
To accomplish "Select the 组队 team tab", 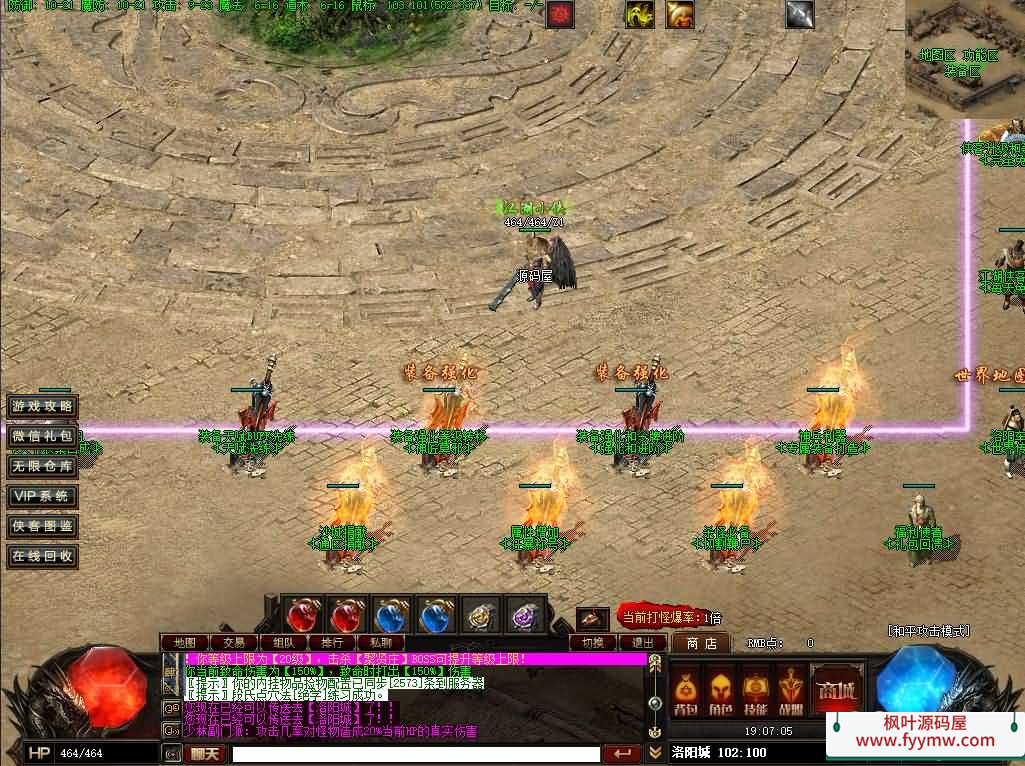I will coord(283,642).
